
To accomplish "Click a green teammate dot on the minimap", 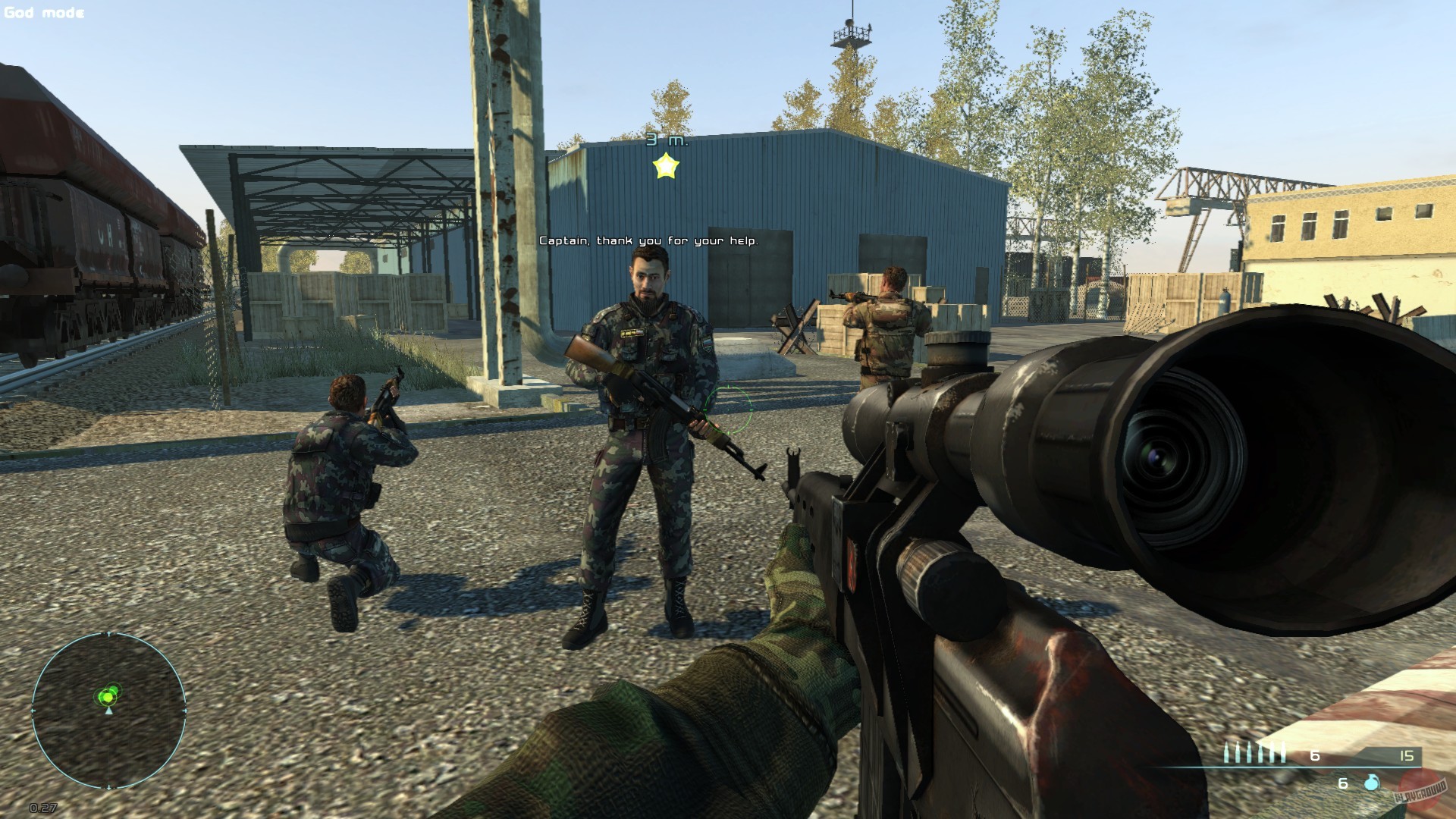I will (114, 689).
